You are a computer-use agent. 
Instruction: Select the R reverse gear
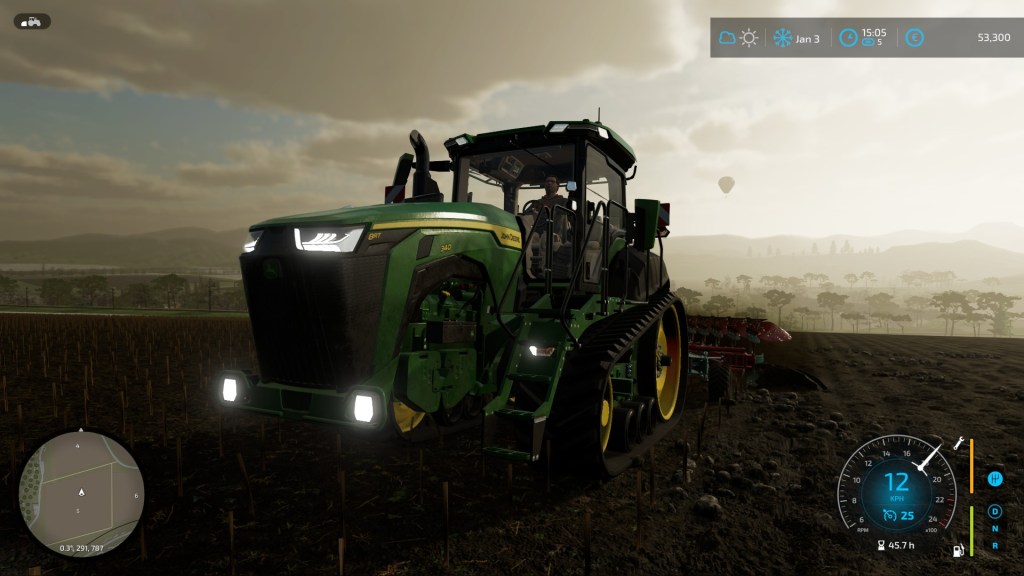pyautogui.click(x=995, y=545)
